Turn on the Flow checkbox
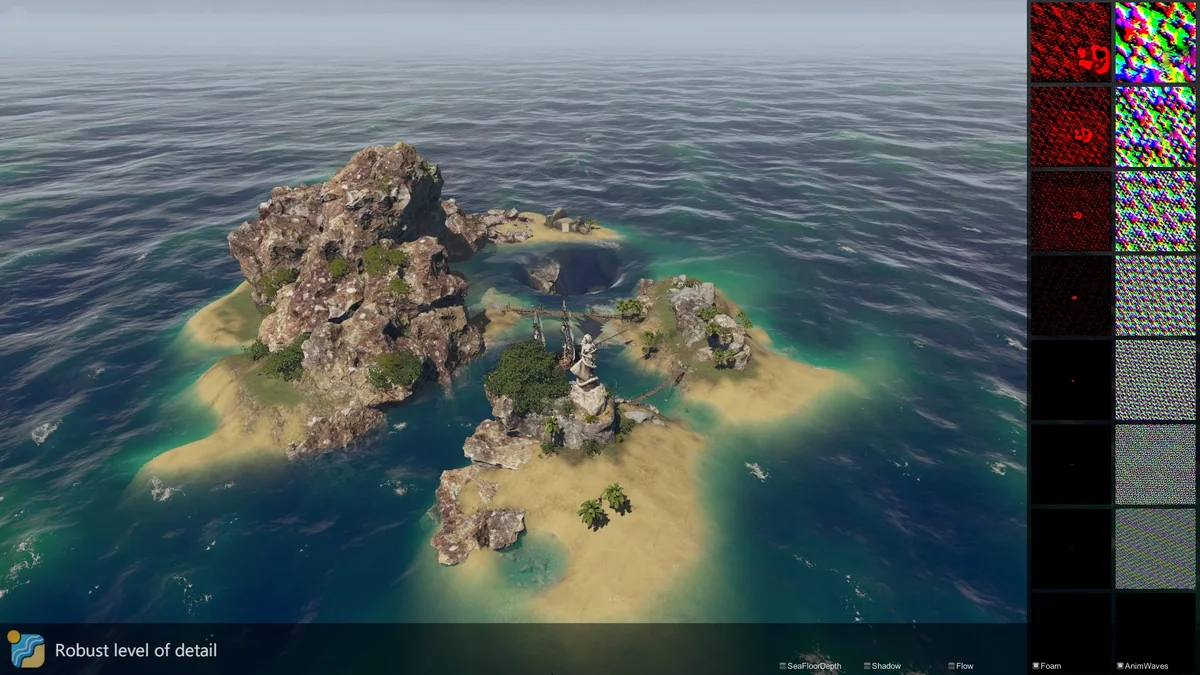 coord(951,666)
